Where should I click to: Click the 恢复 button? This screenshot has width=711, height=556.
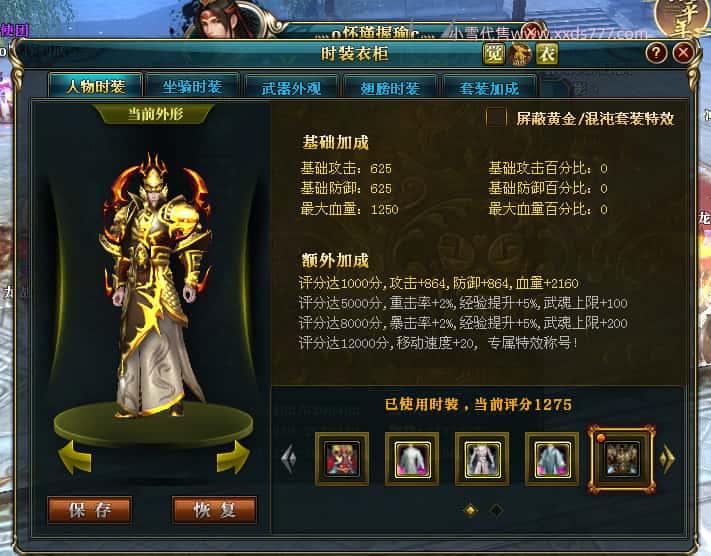click(214, 510)
